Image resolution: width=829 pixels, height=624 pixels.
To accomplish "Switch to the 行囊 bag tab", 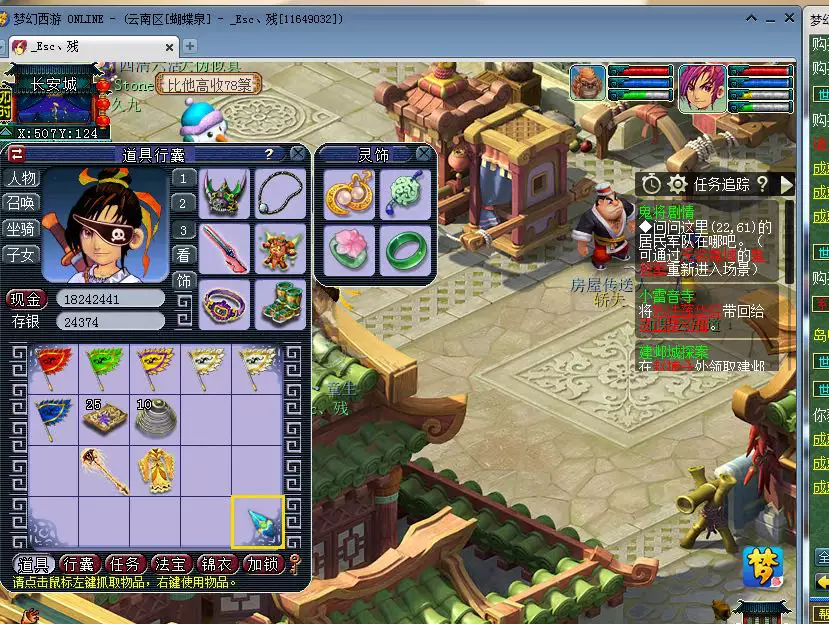I will pyautogui.click(x=80, y=565).
